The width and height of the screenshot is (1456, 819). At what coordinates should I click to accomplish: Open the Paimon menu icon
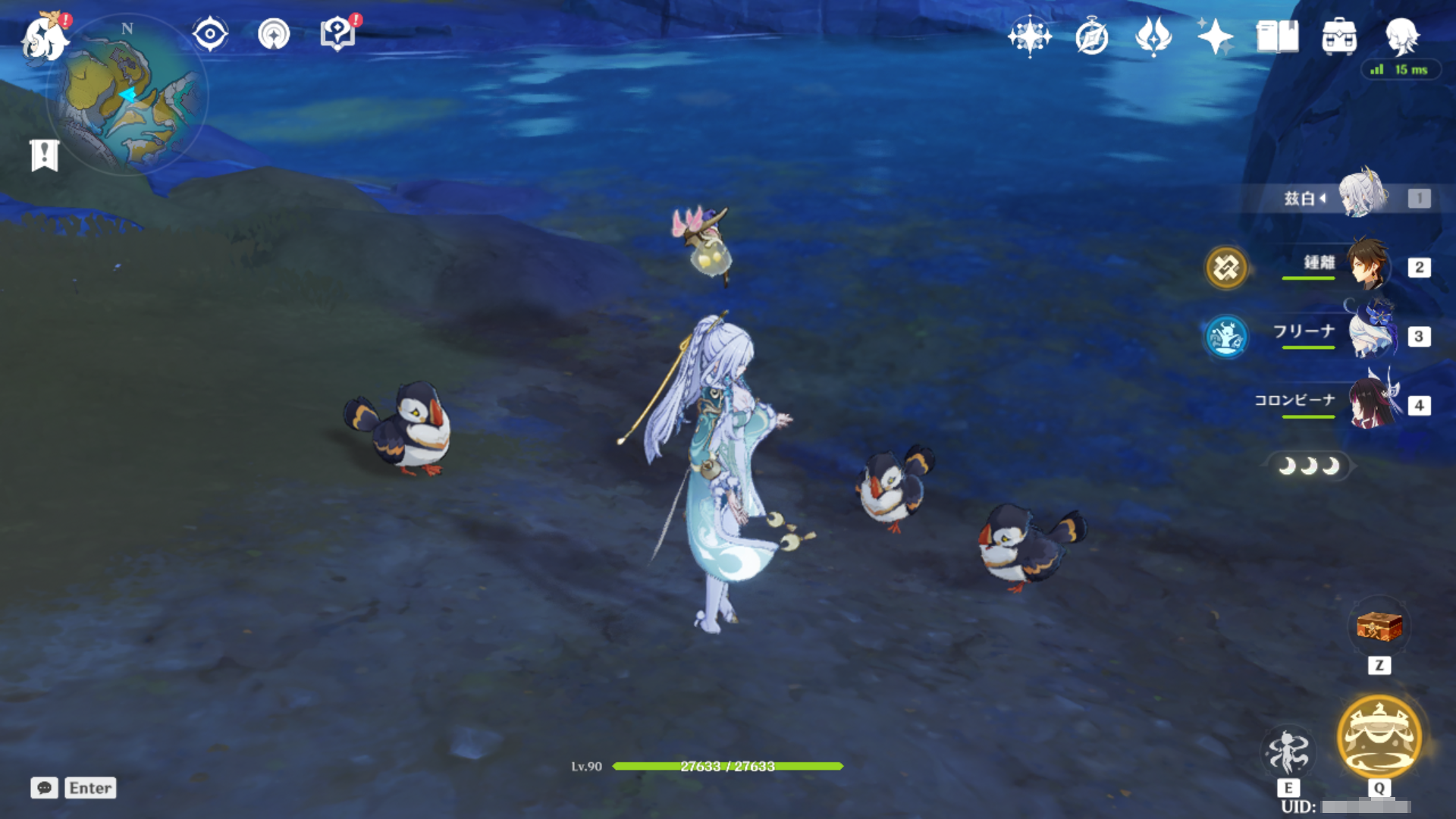(44, 38)
